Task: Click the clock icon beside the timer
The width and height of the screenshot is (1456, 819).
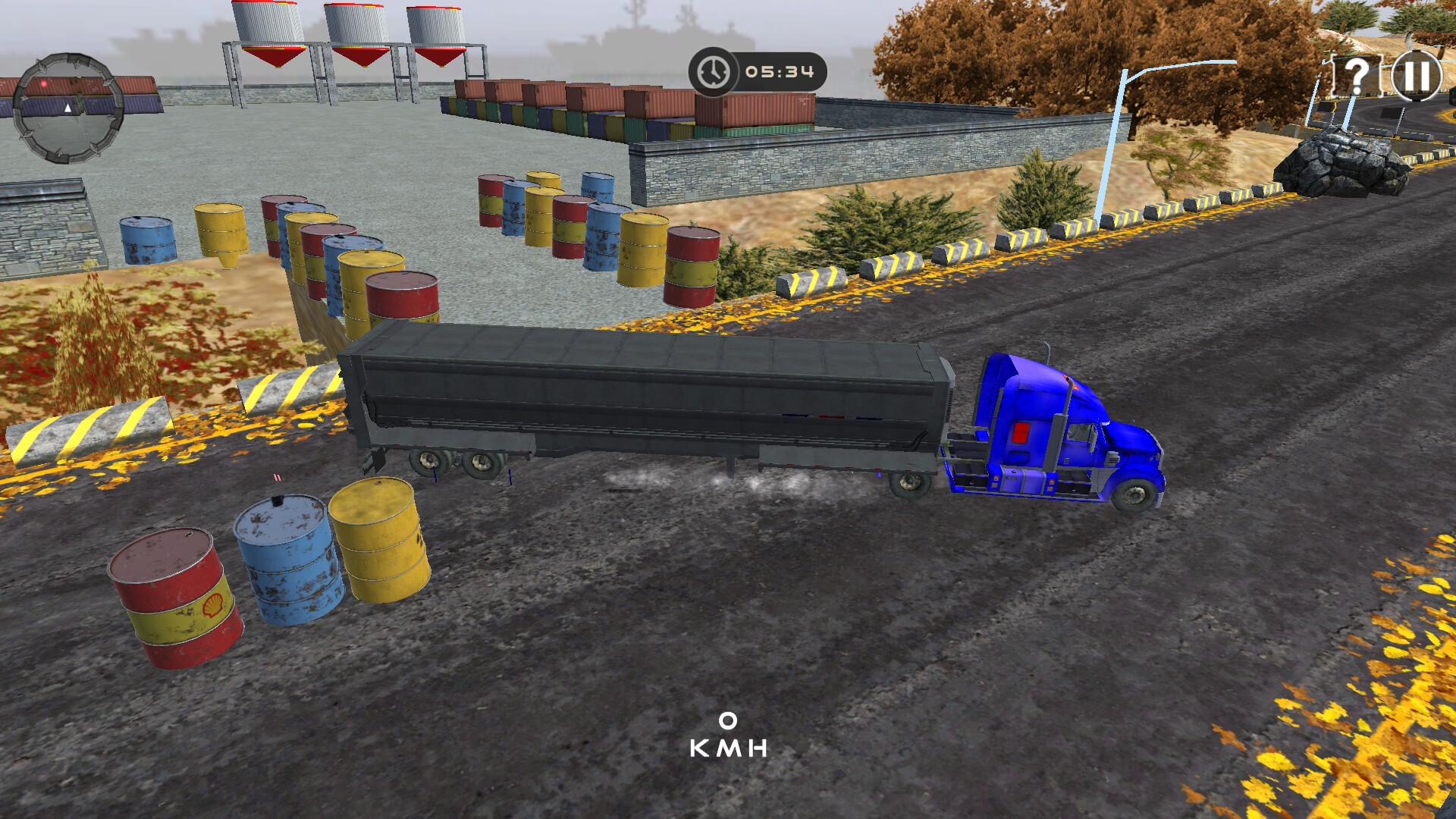Action: pyautogui.click(x=713, y=72)
